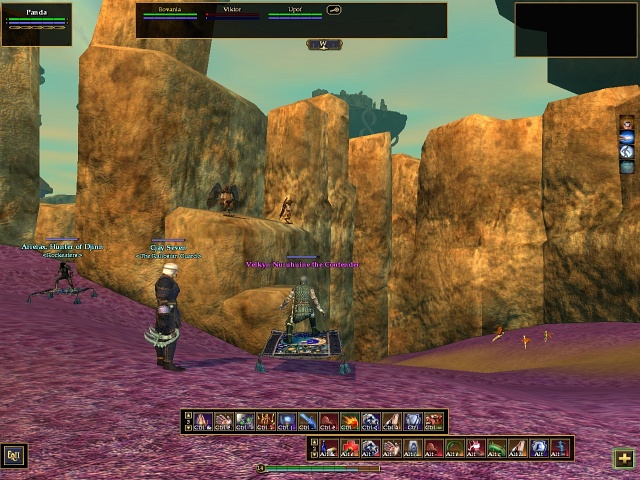Select group member Wiktor's frame

coord(232,13)
